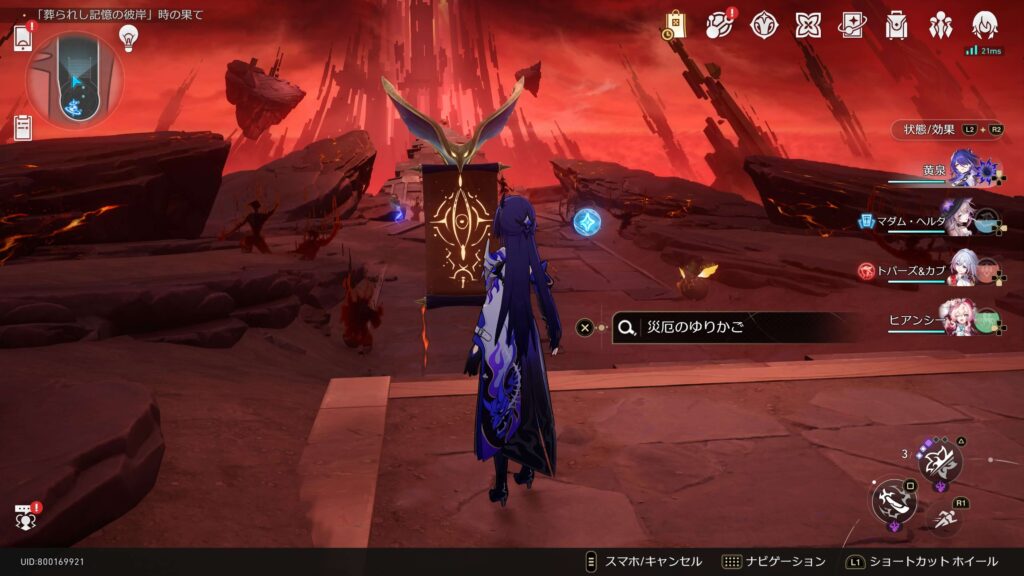Switch to party member マダム・ヘルタ
This screenshot has width=1024, height=576.
pos(962,217)
